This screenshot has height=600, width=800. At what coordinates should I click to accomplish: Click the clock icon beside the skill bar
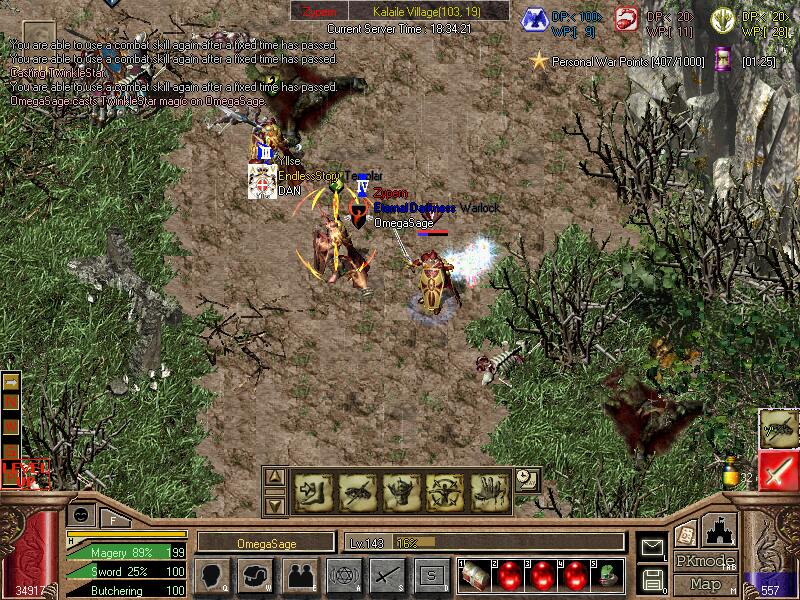pos(527,480)
